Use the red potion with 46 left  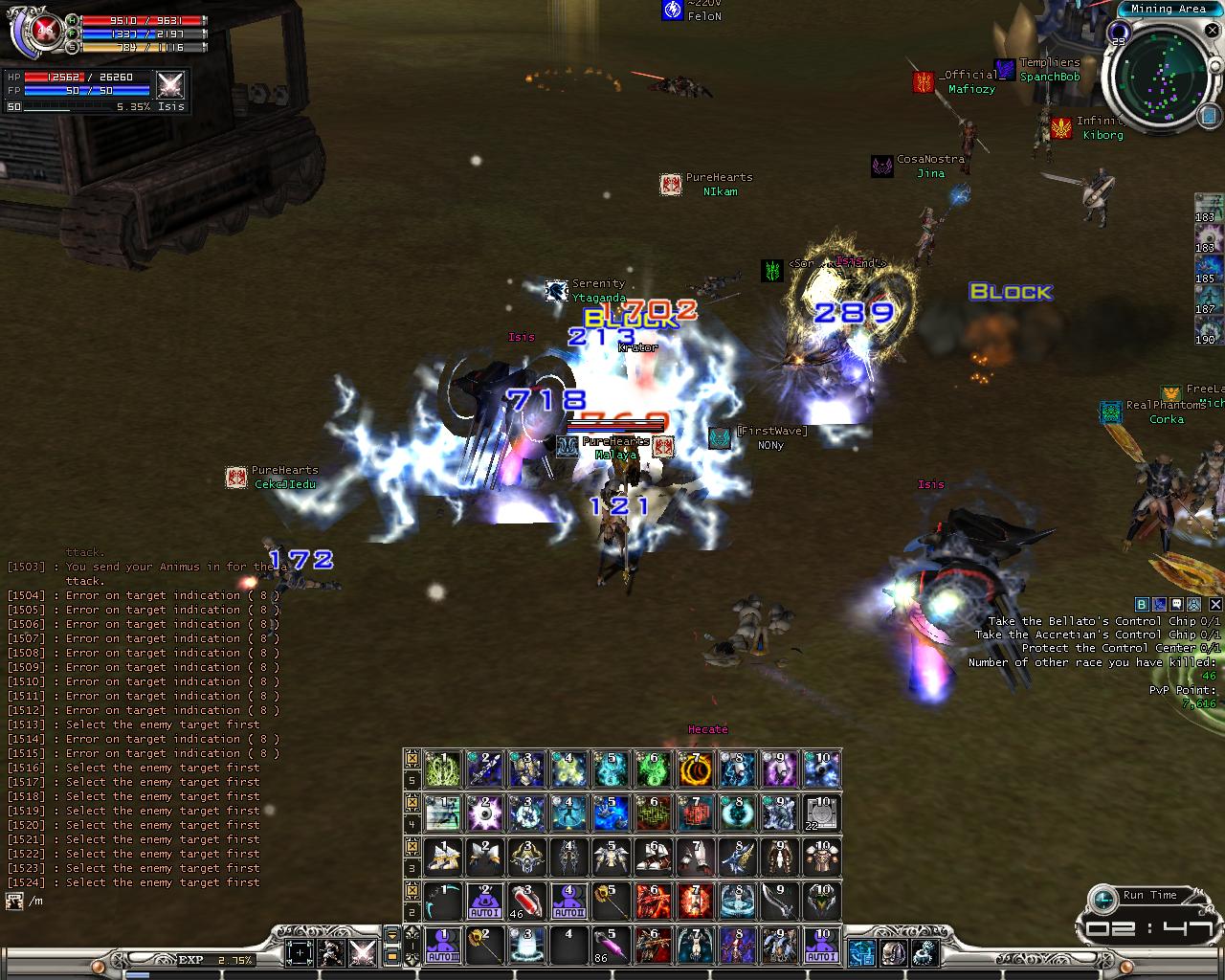click(x=527, y=901)
